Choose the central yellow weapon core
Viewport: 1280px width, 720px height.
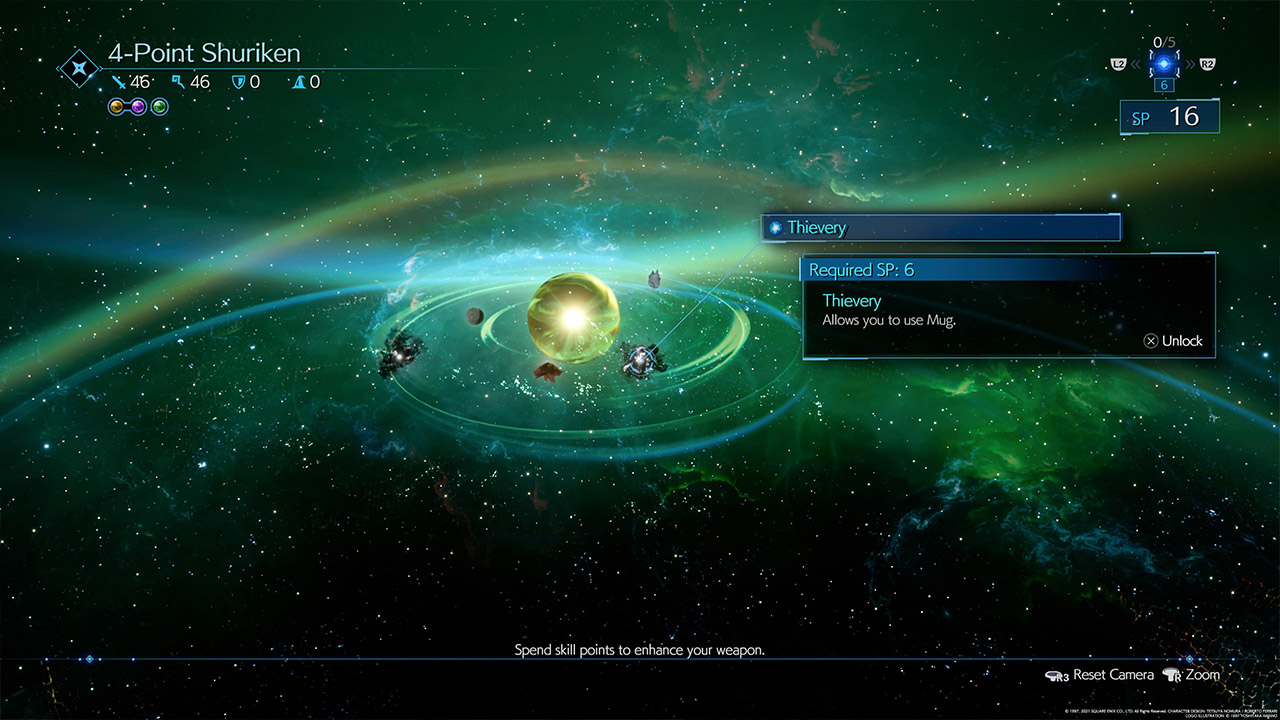(x=574, y=318)
